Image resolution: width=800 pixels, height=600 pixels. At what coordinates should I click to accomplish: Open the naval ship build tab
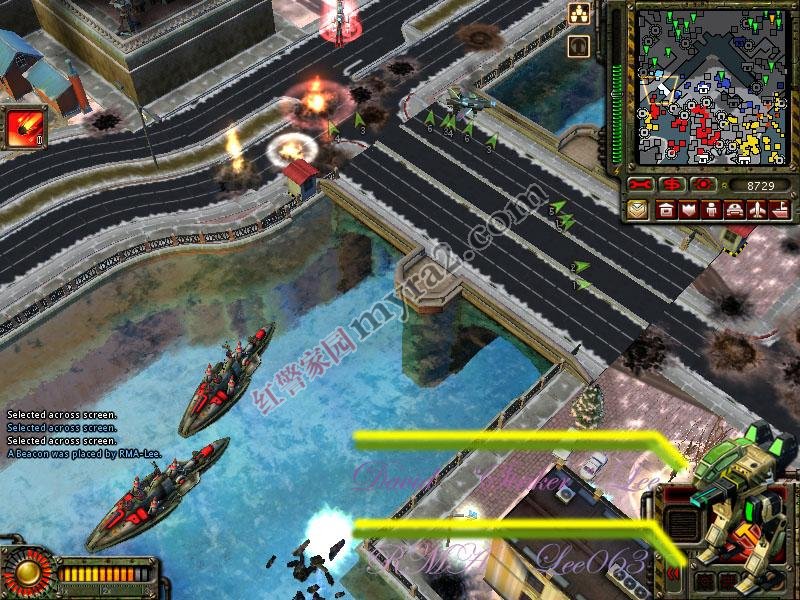(x=779, y=210)
